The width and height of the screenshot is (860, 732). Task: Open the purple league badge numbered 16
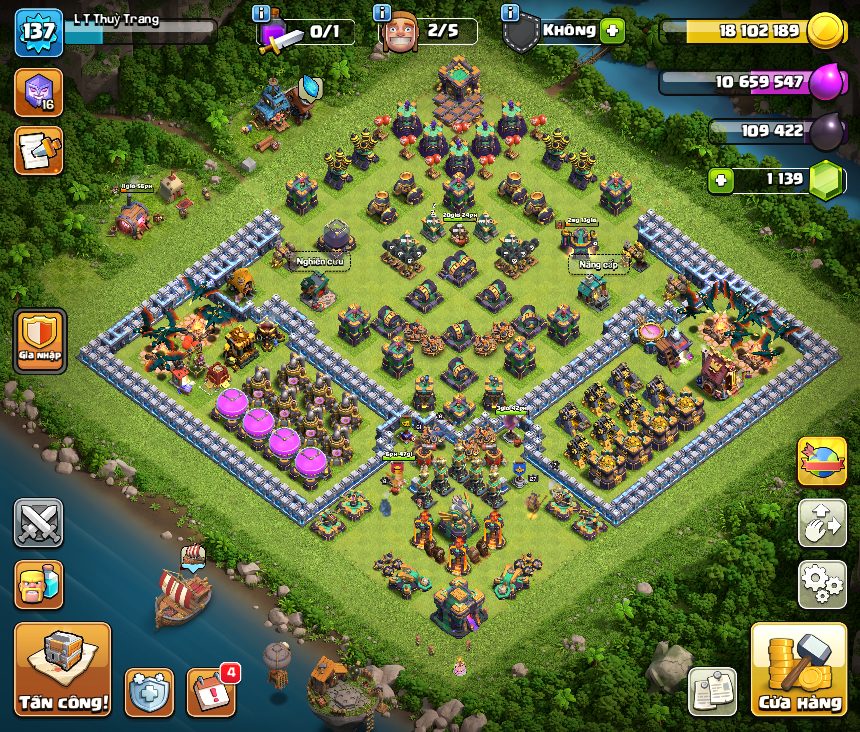[39, 93]
